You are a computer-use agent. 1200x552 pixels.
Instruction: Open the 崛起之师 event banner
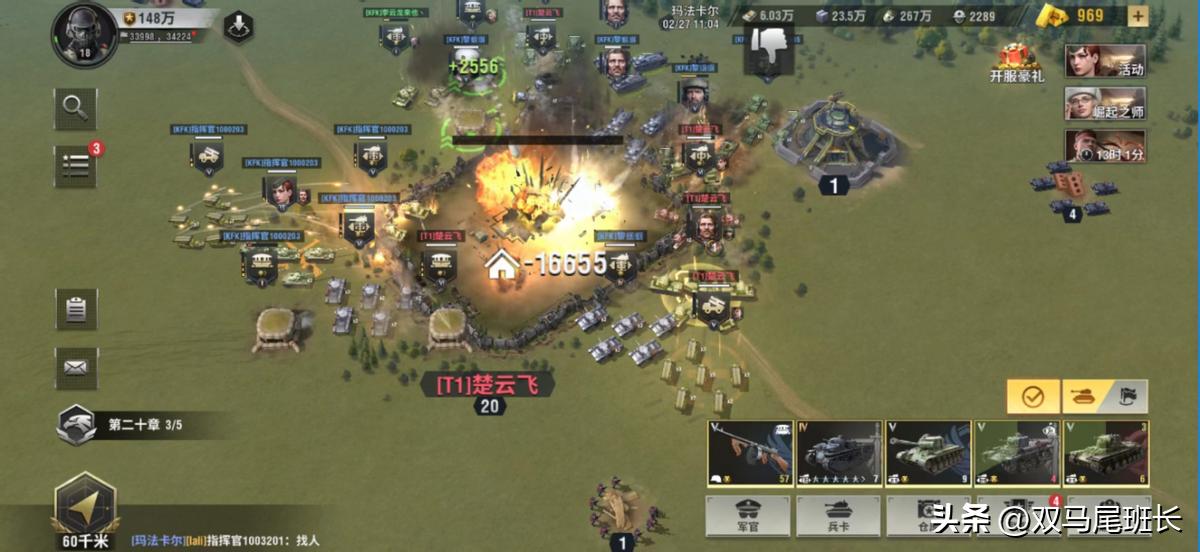point(1104,103)
